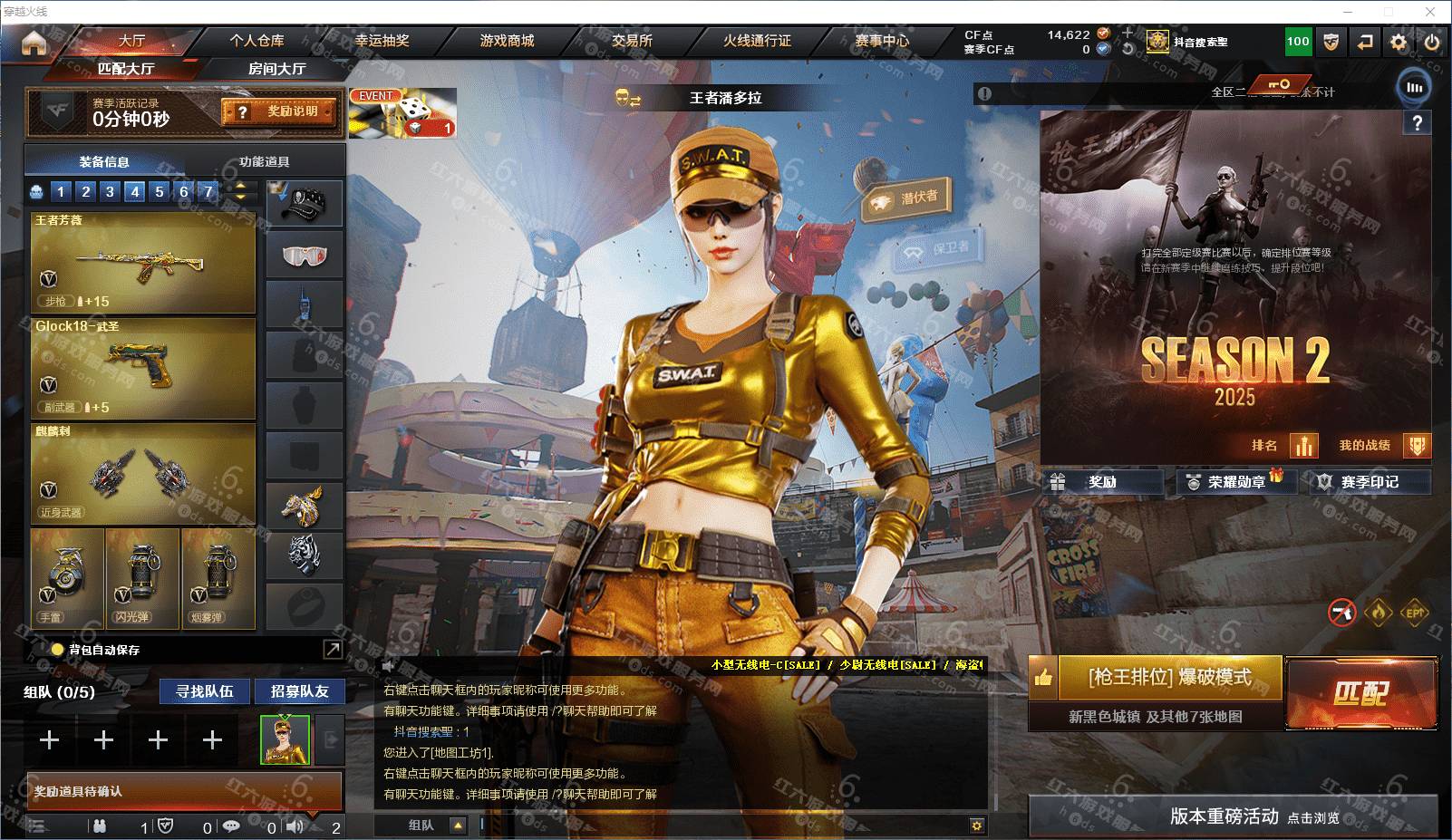
Task: Choose backpack loadout number 4
Action: point(135,191)
